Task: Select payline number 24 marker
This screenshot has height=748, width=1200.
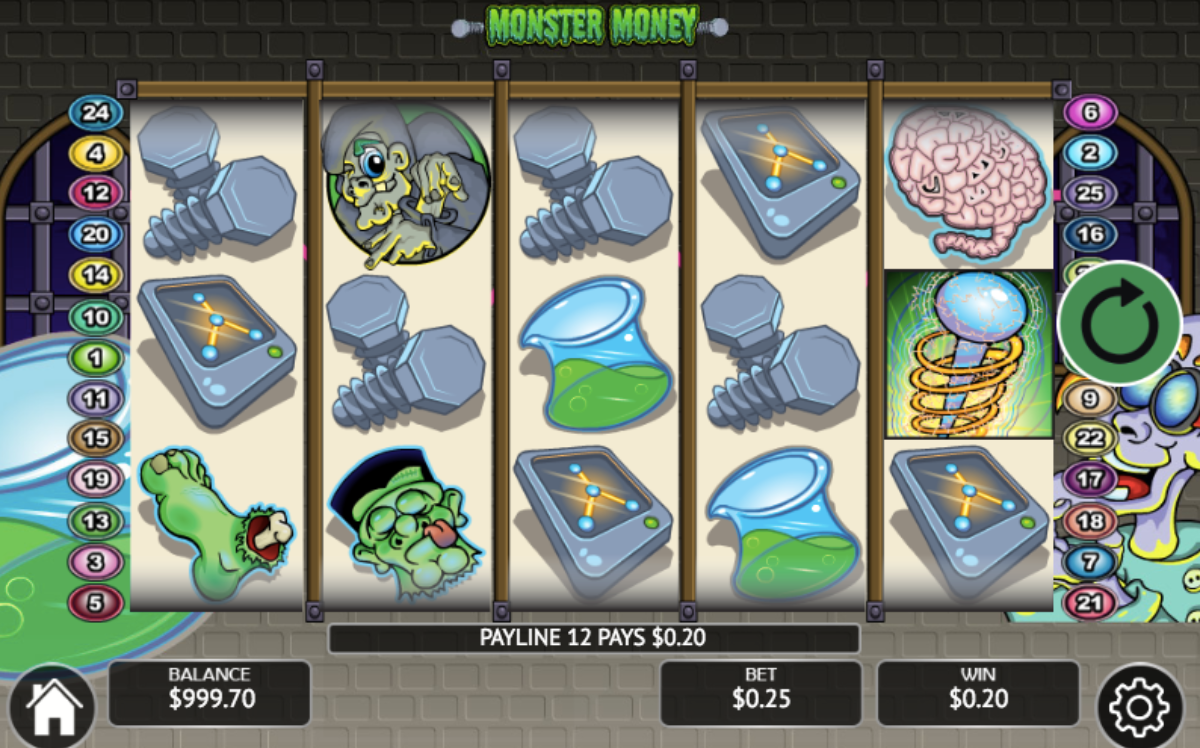Action: click(x=95, y=113)
